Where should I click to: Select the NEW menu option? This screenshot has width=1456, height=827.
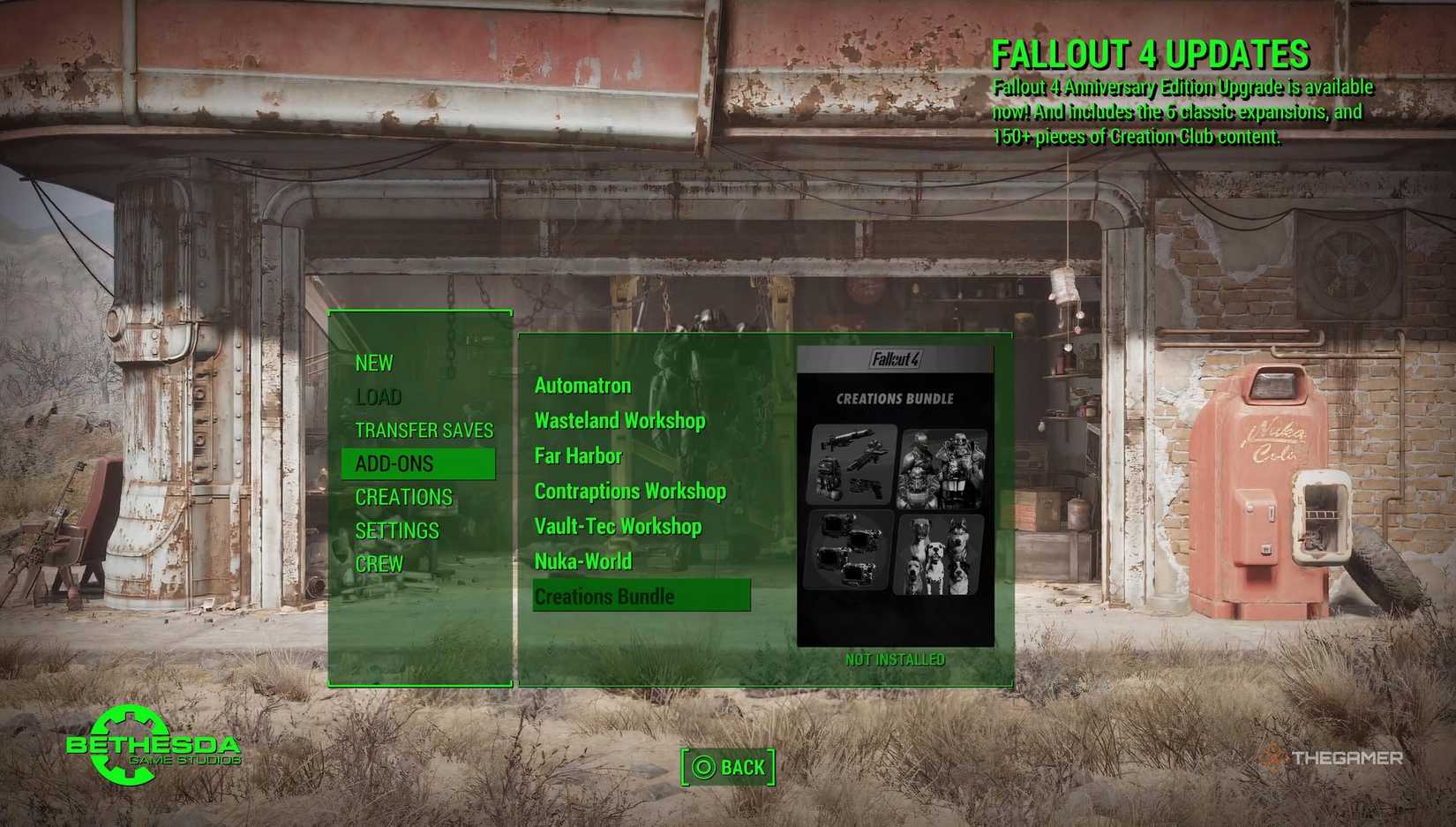374,363
